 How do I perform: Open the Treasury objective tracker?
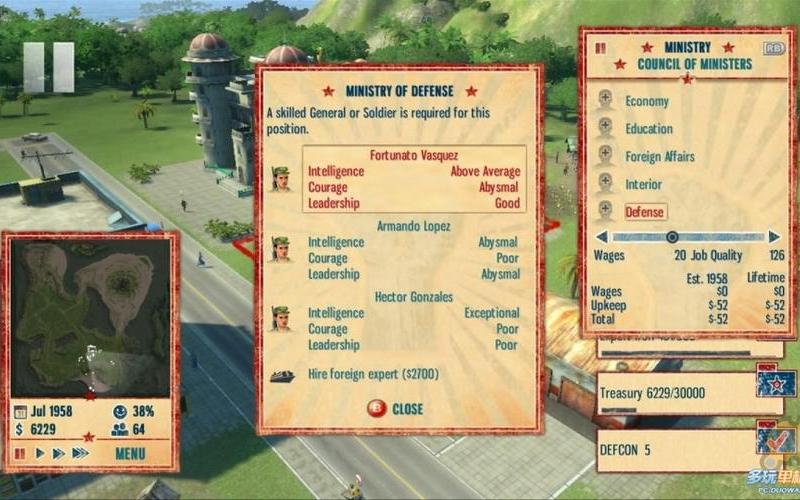[675, 394]
